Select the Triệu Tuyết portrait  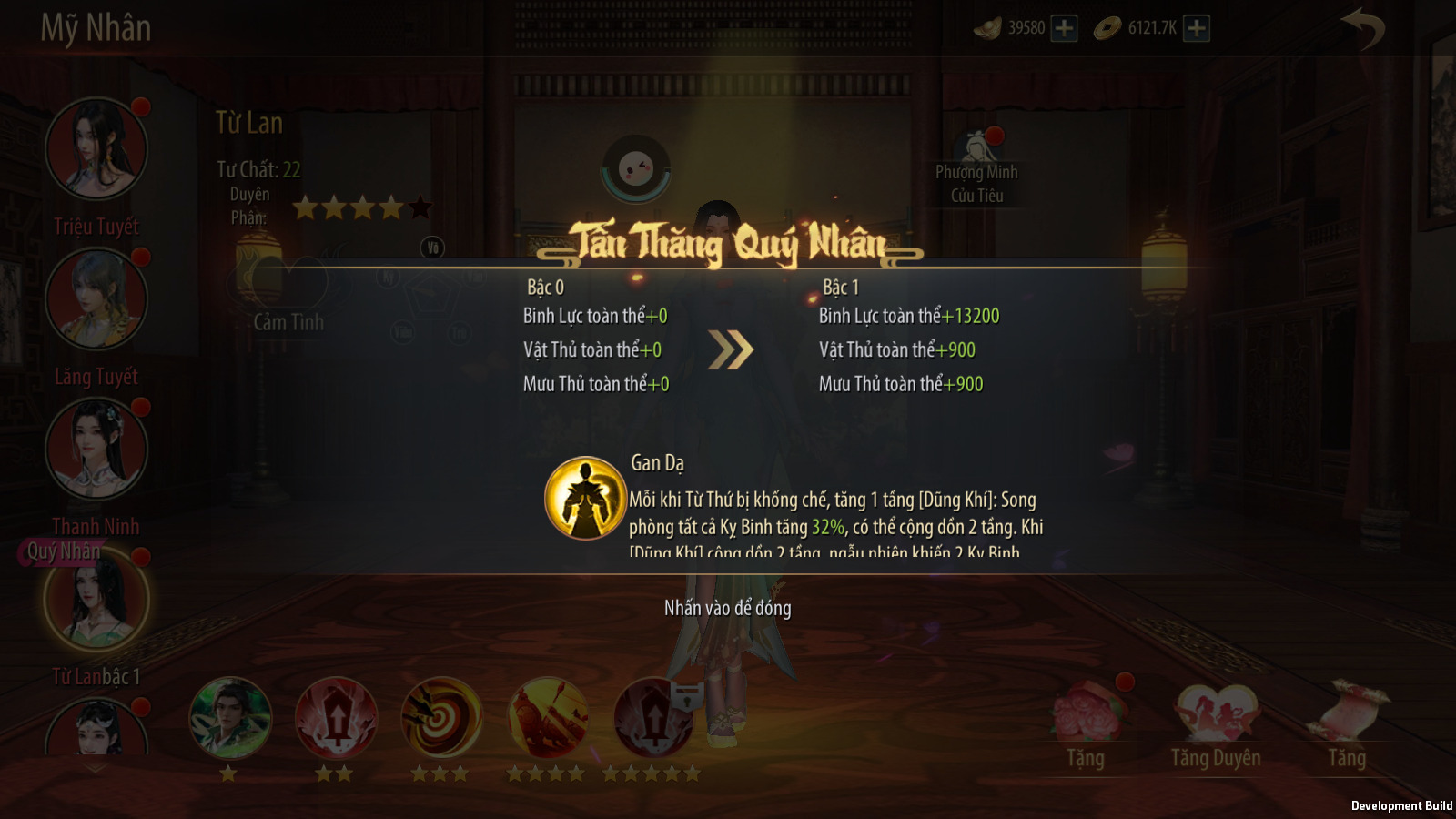(96, 149)
